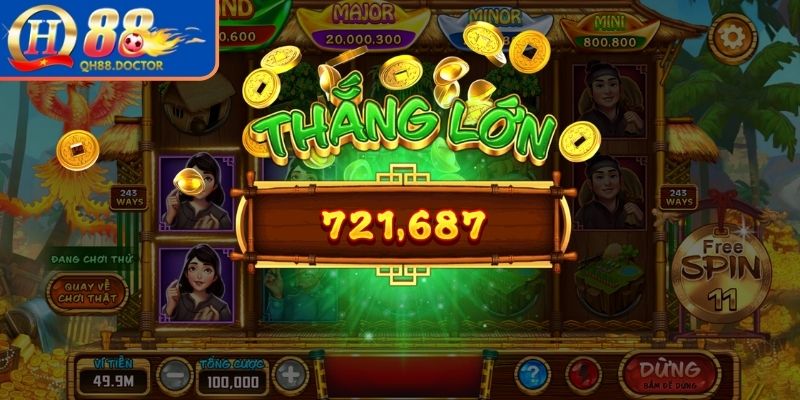Image resolution: width=800 pixels, height=400 pixels.
Task: Click the red lightning turbo button
Action: pyautogui.click(x=583, y=374)
